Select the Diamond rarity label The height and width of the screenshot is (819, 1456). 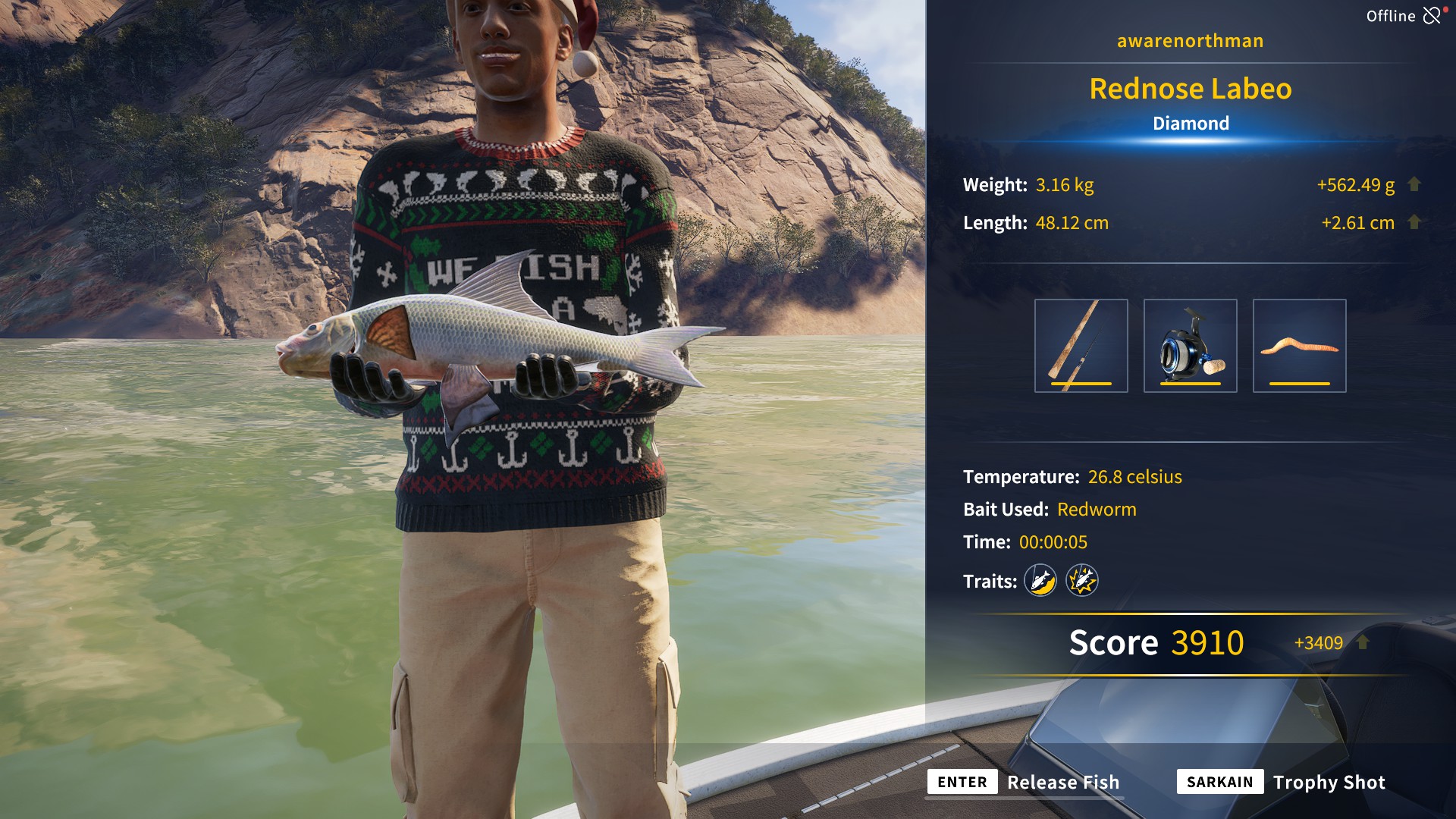1190,123
